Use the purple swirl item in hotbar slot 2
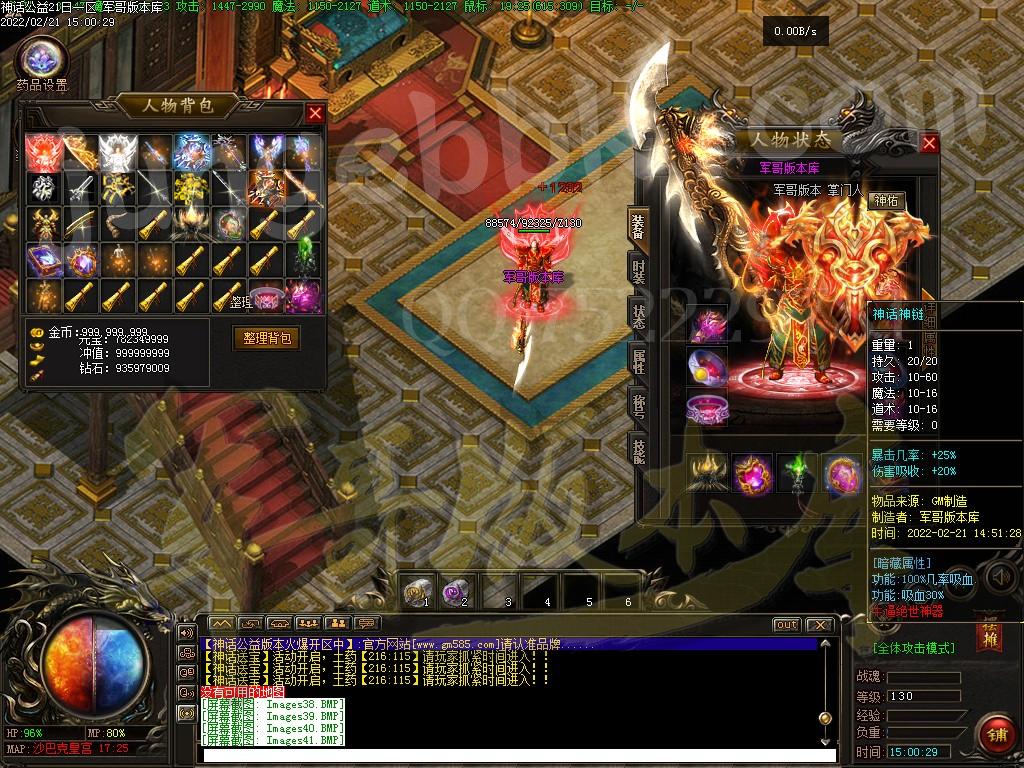 [458, 593]
